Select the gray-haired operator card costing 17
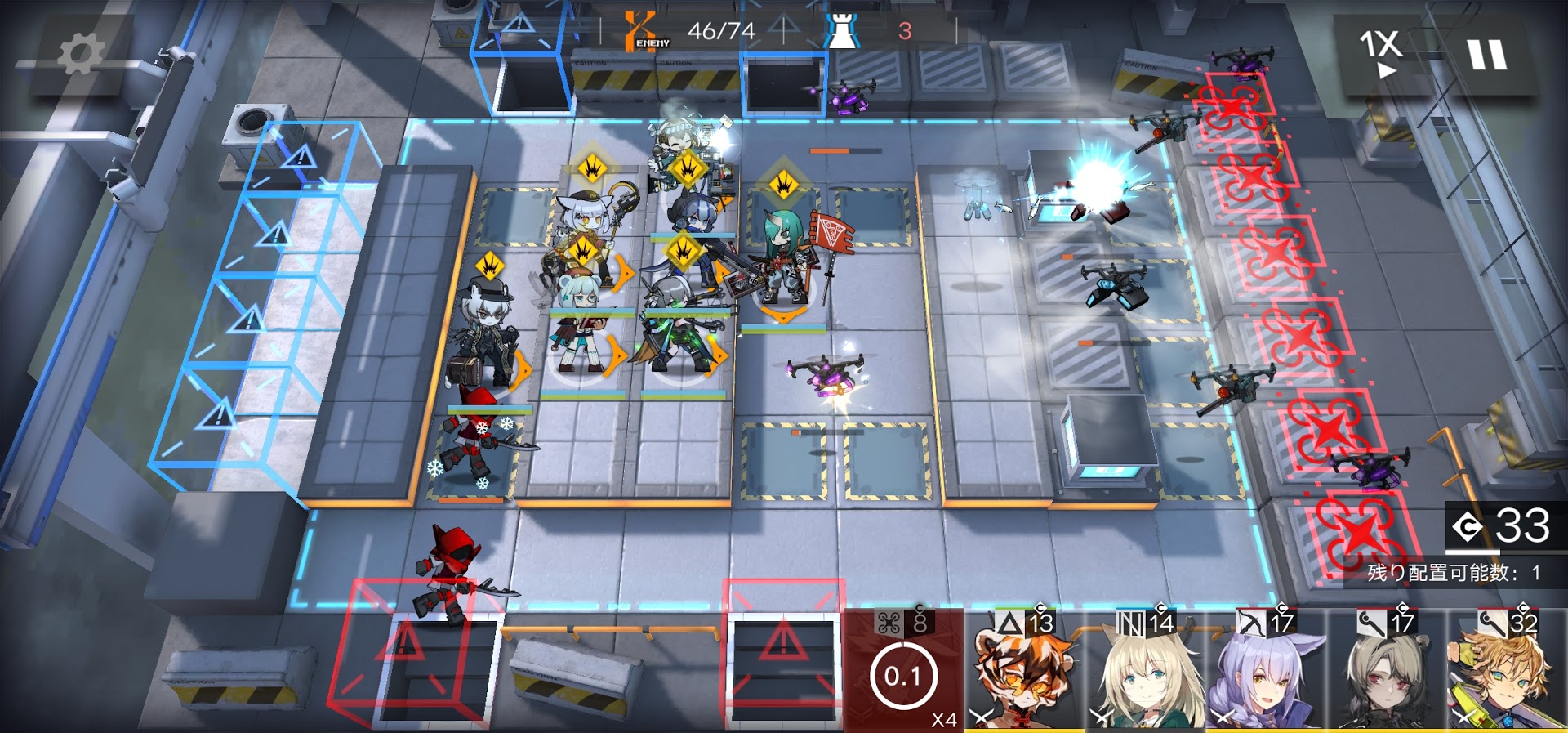 click(1387, 670)
